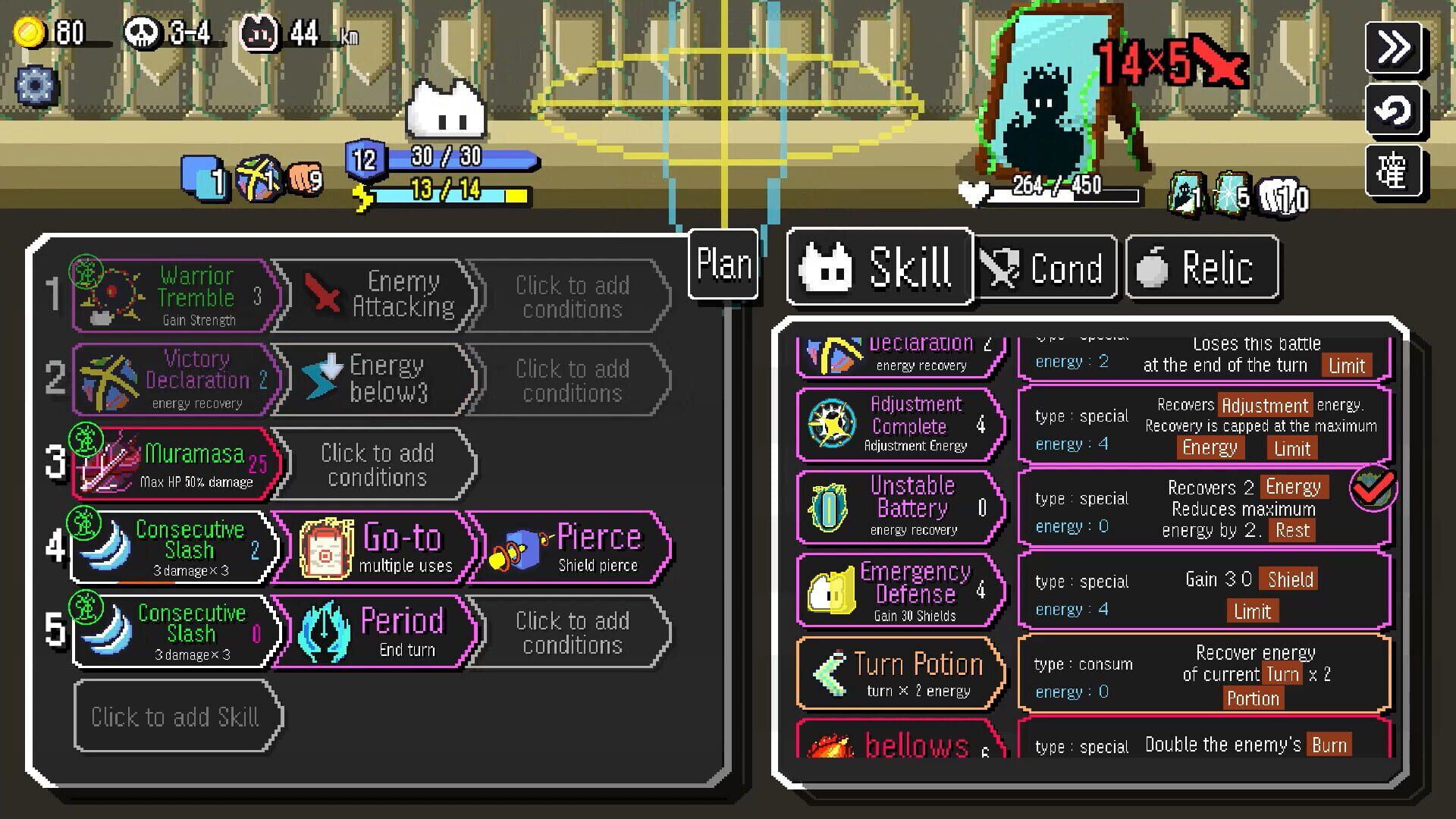Toggle the checkmark beside Unstable Battery
The width and height of the screenshot is (1456, 819).
point(1373,490)
